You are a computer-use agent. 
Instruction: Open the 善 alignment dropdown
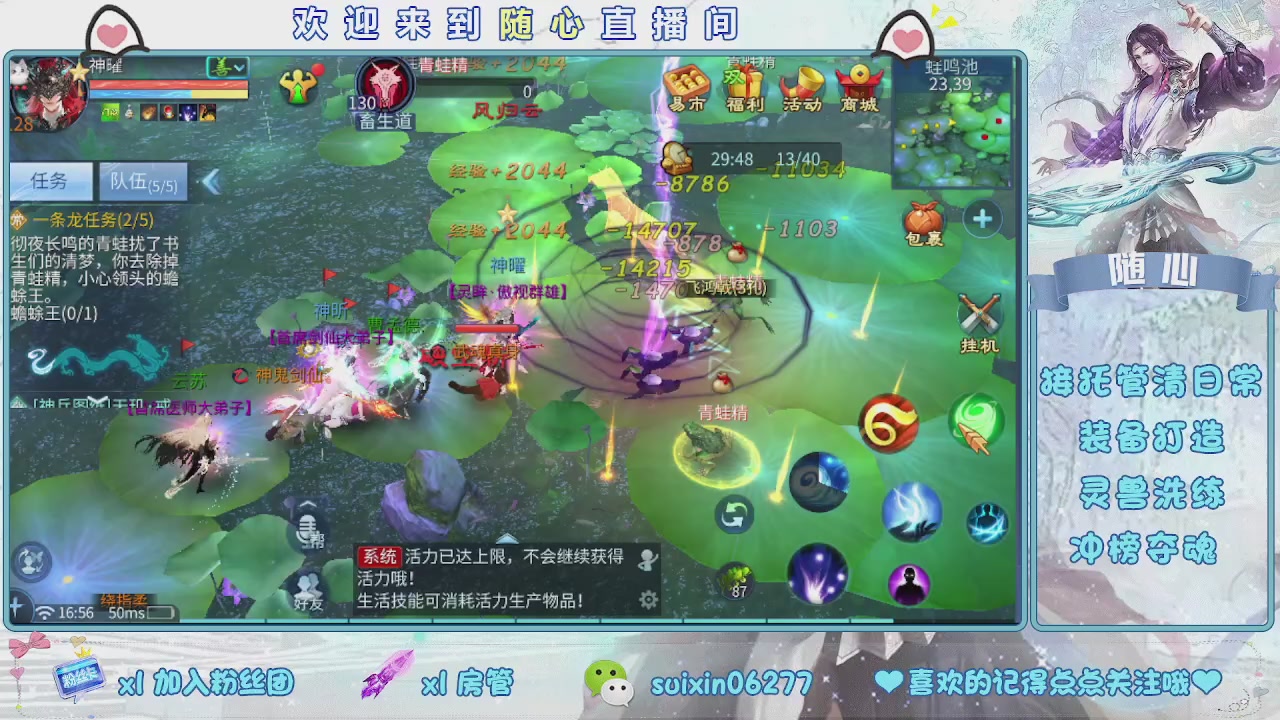[227, 67]
